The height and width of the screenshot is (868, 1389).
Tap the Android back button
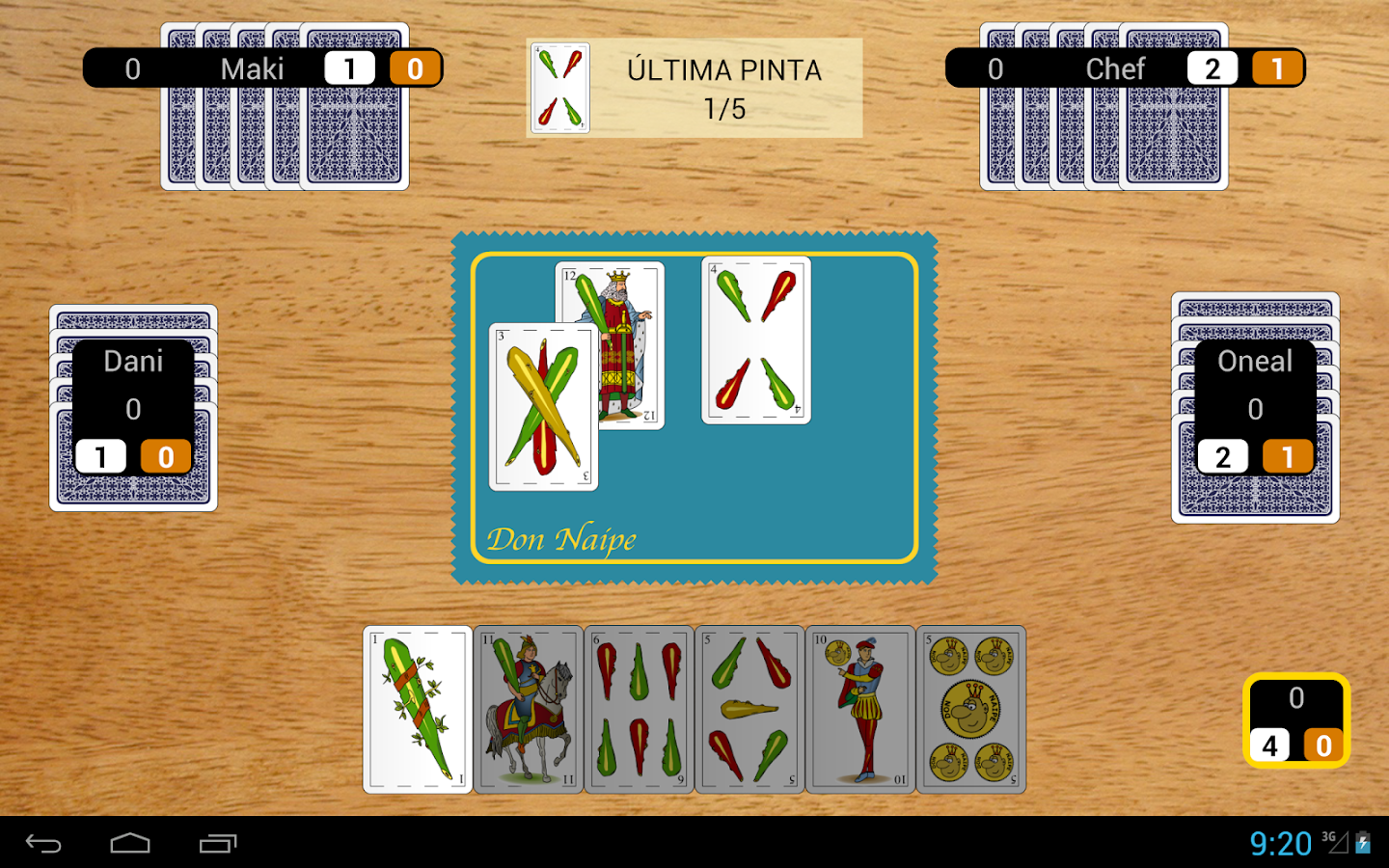click(43, 844)
